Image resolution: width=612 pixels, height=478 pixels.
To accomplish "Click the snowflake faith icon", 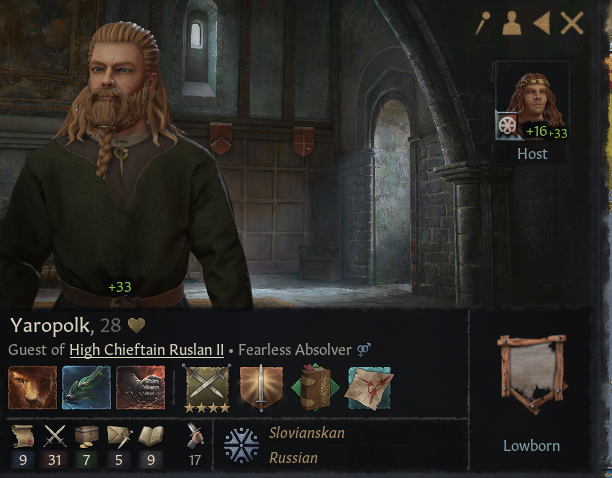I will click(241, 444).
